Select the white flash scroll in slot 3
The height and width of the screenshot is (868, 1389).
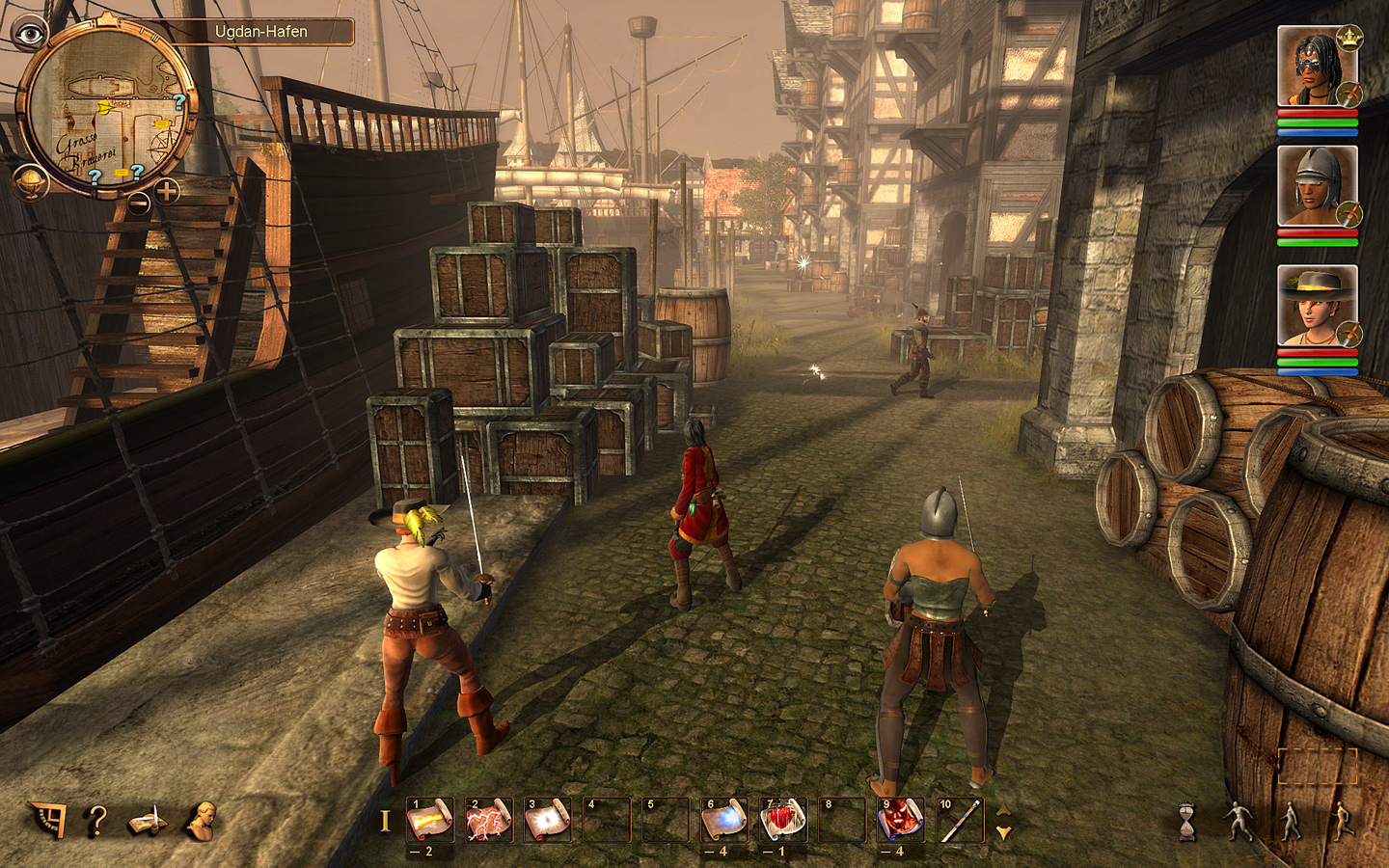[547, 821]
